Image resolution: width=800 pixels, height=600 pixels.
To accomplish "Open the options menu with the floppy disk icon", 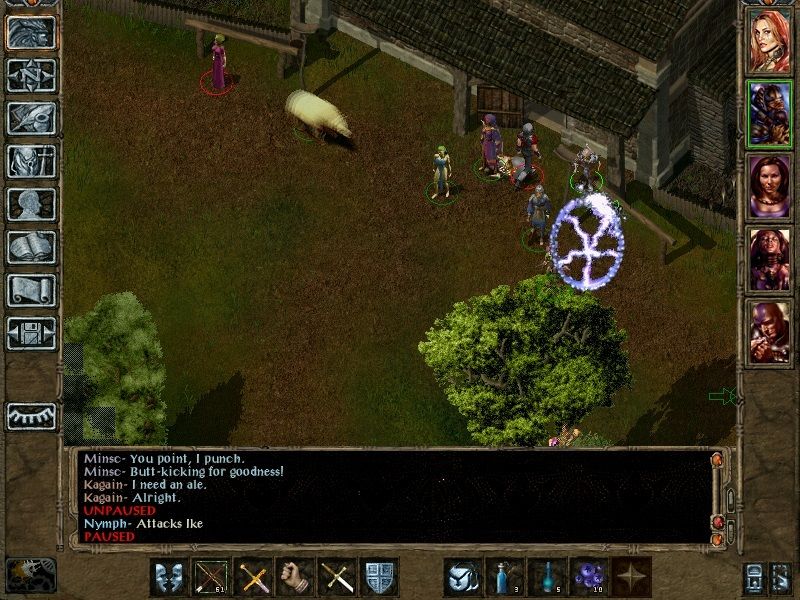I will point(31,333).
